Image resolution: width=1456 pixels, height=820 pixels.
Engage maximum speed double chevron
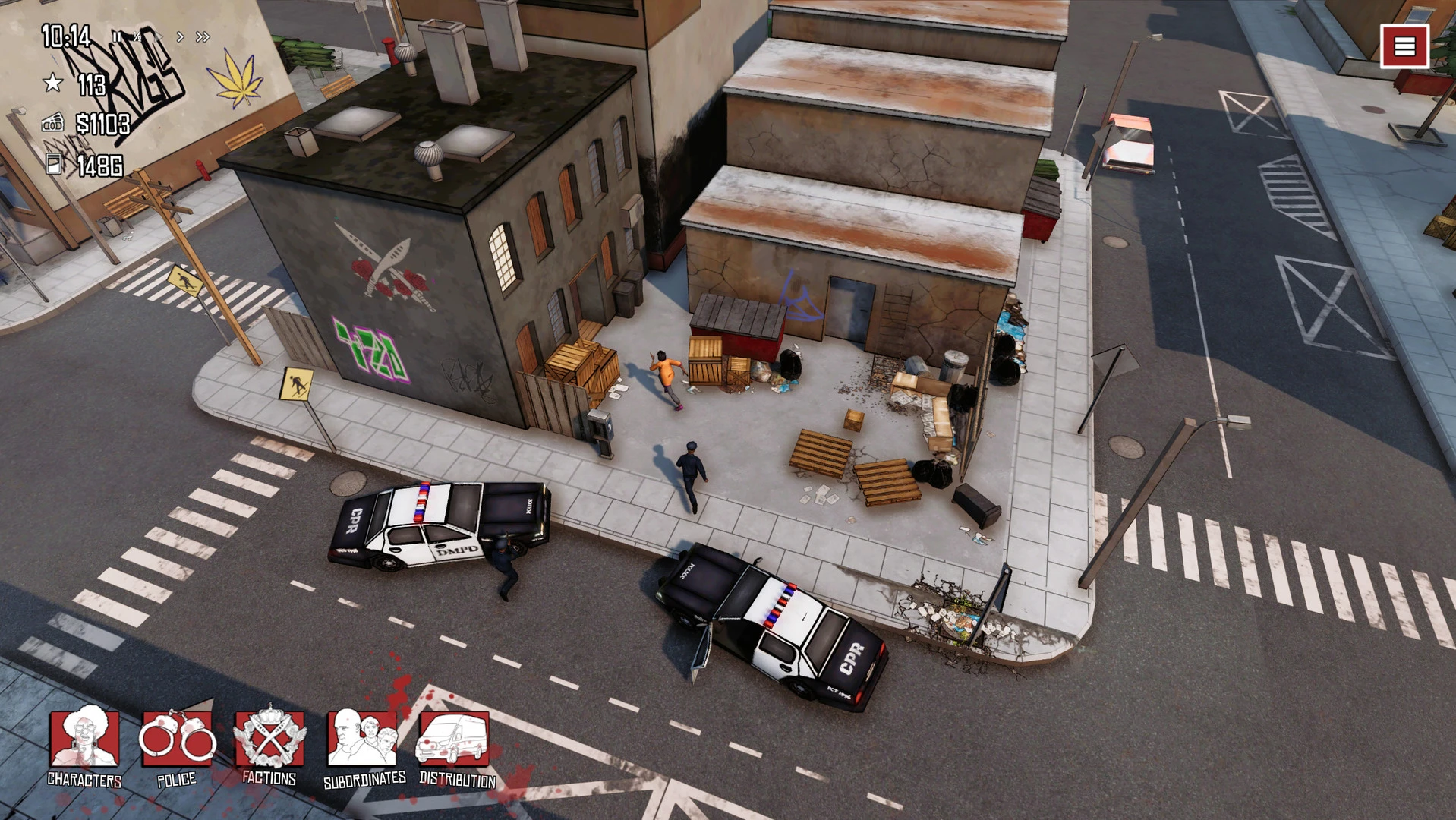202,36
